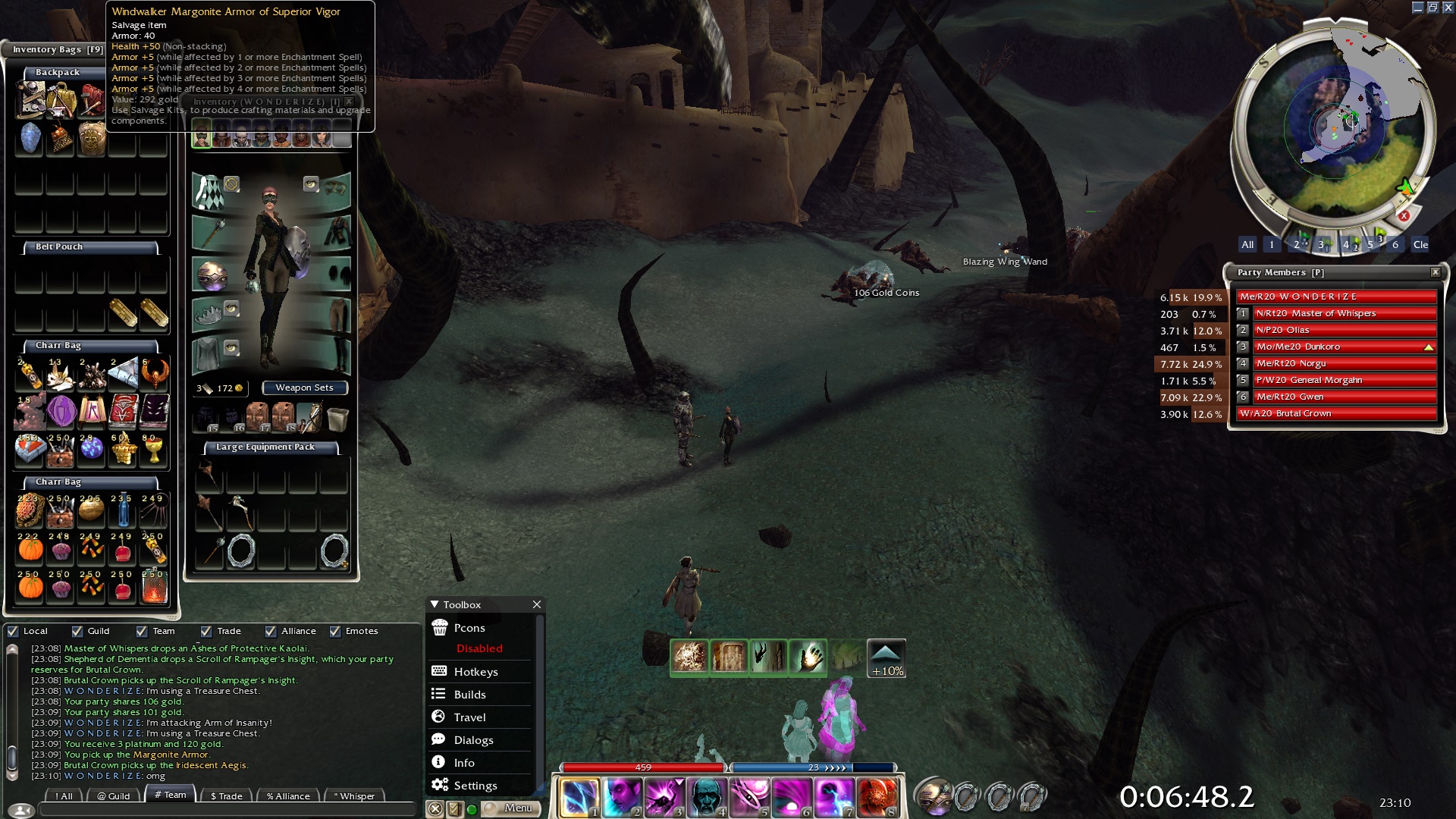
Task: Select the All heroes flag button
Action: 1247,244
